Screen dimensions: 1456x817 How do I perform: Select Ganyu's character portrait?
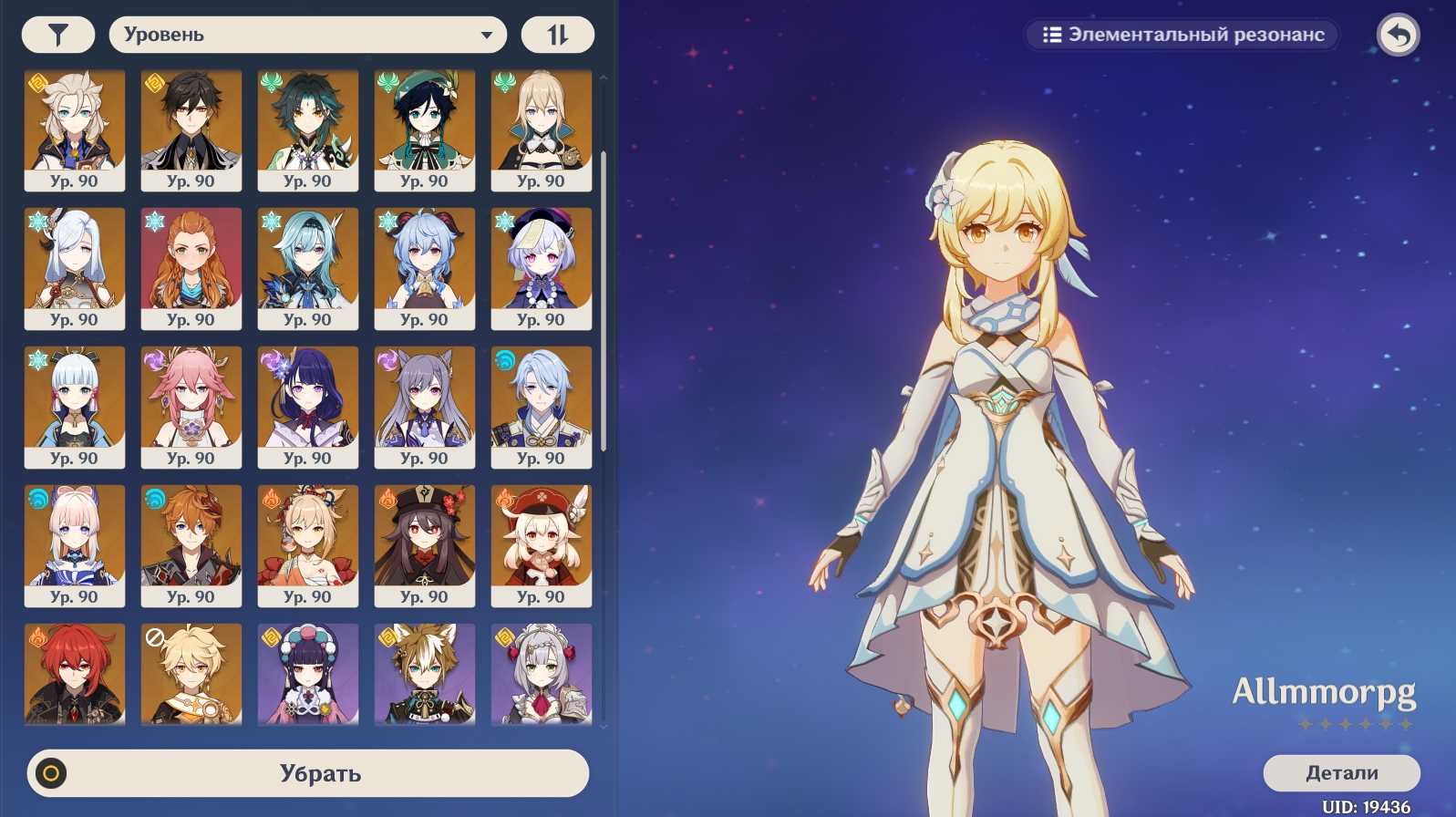click(425, 268)
